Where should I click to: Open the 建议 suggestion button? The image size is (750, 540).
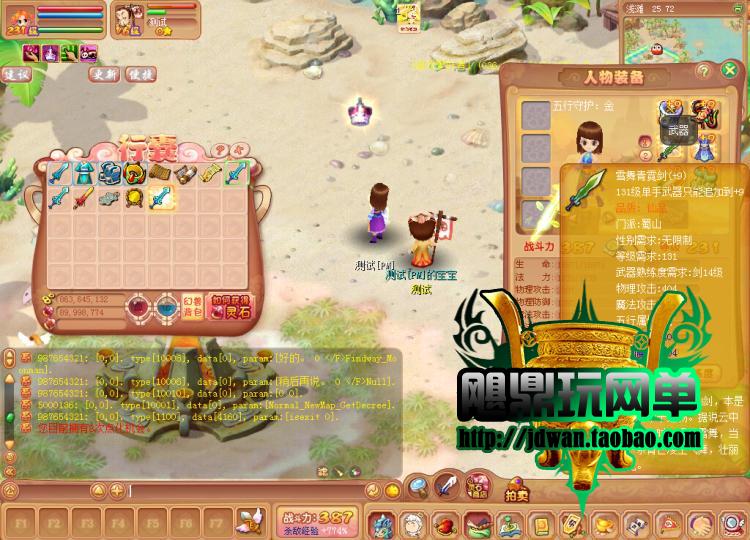[16, 73]
